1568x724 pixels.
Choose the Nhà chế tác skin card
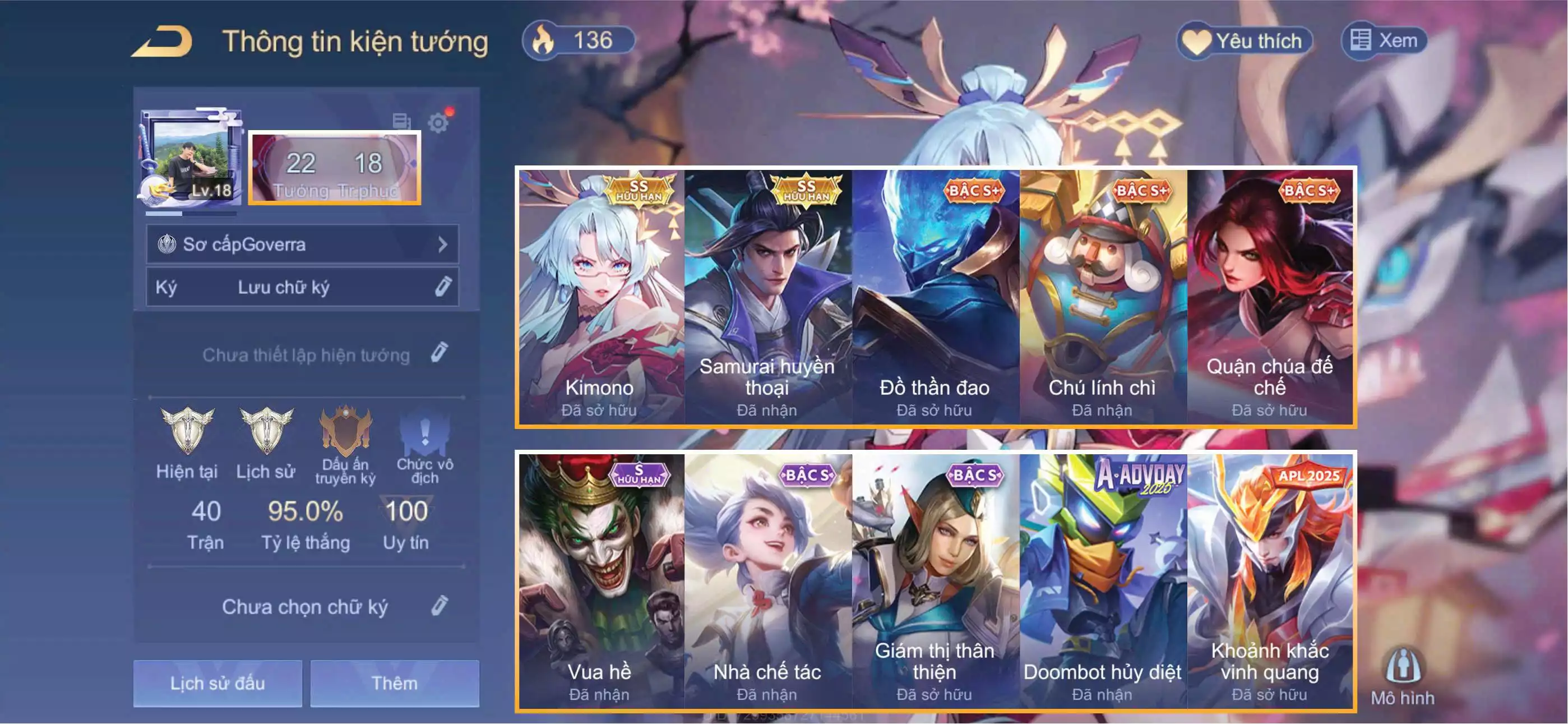767,581
